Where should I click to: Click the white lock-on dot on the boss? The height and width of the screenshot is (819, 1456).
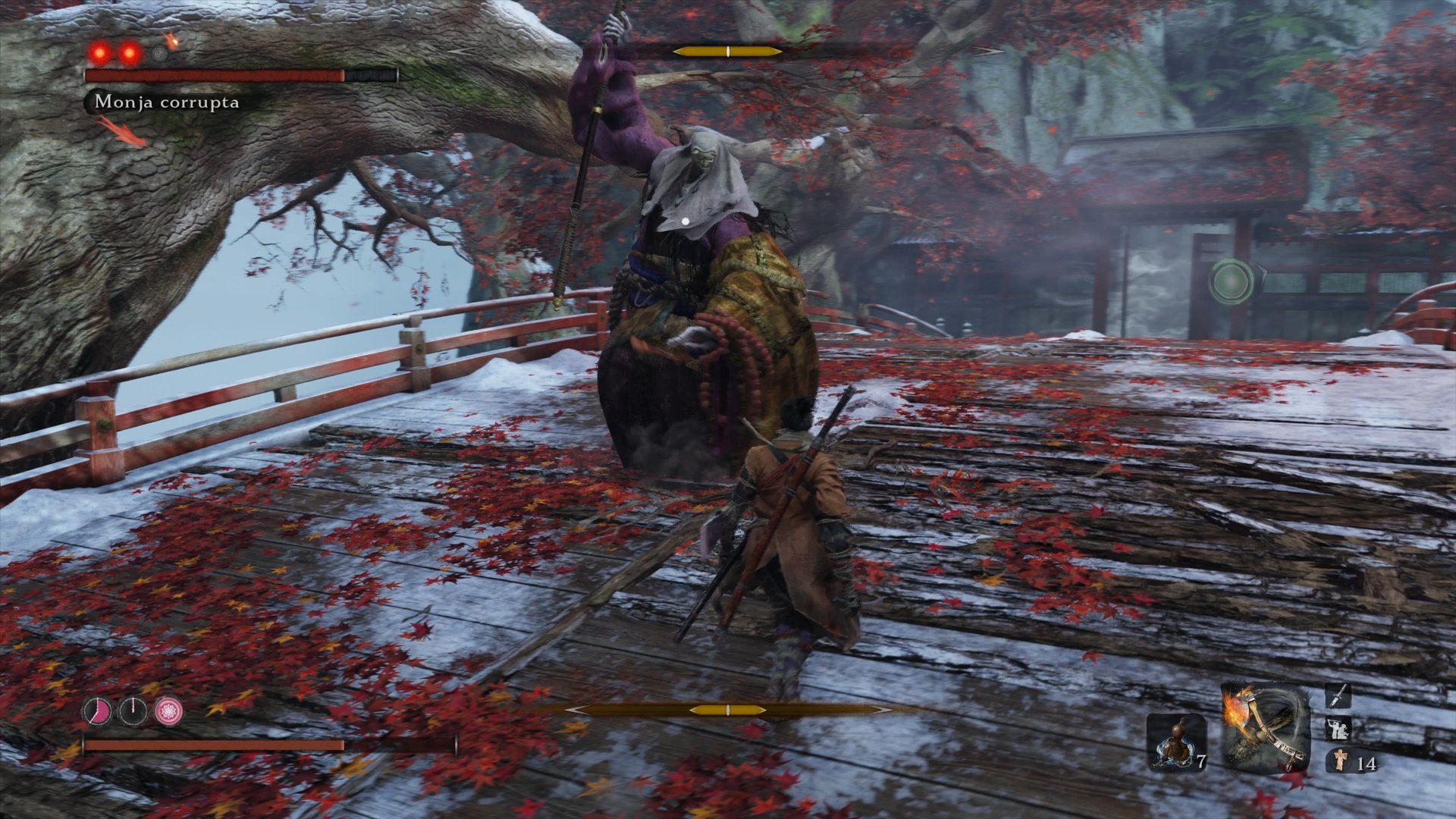pyautogui.click(x=686, y=221)
